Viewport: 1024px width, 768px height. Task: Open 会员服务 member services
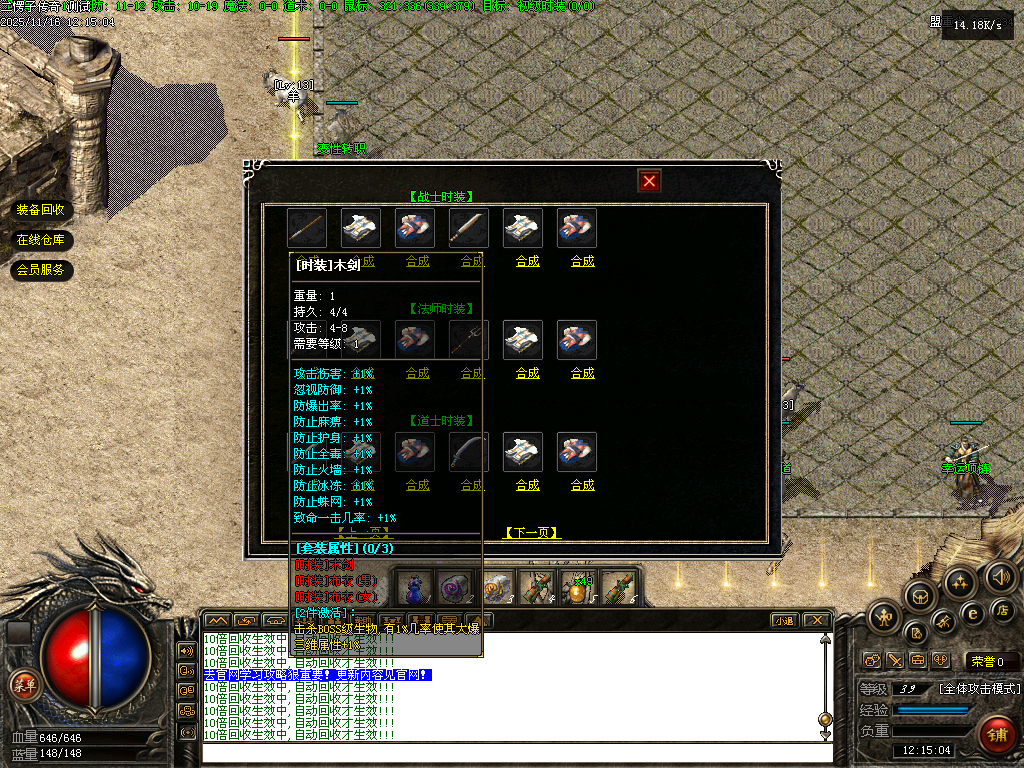pyautogui.click(x=40, y=270)
